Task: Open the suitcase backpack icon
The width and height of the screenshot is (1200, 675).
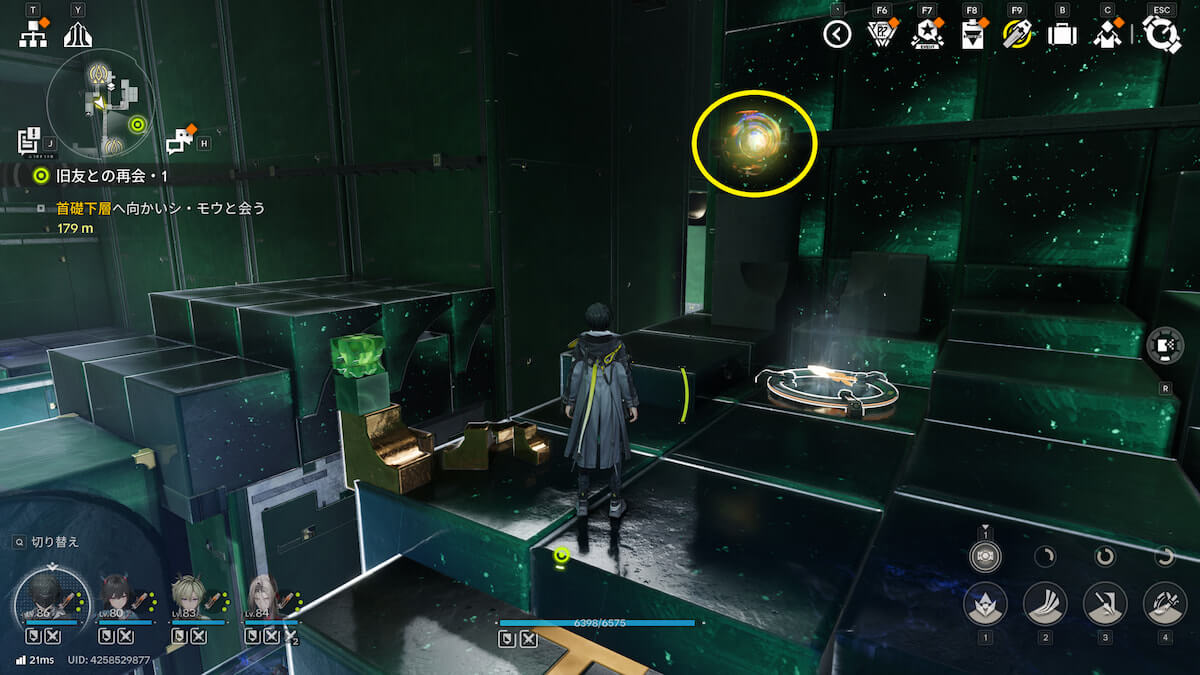Action: click(x=1062, y=35)
